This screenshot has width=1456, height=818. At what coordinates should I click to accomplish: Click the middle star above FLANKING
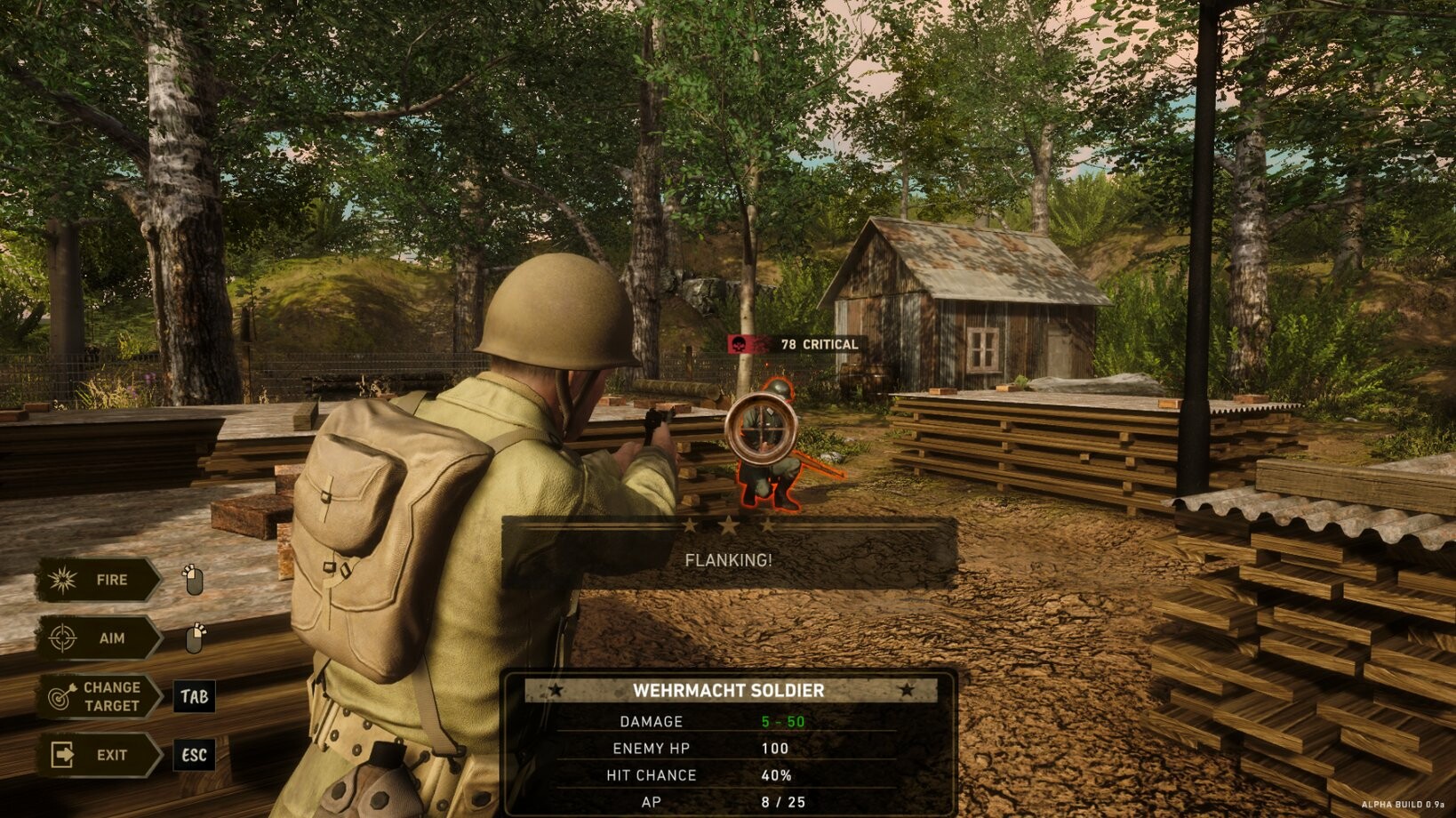[729, 526]
